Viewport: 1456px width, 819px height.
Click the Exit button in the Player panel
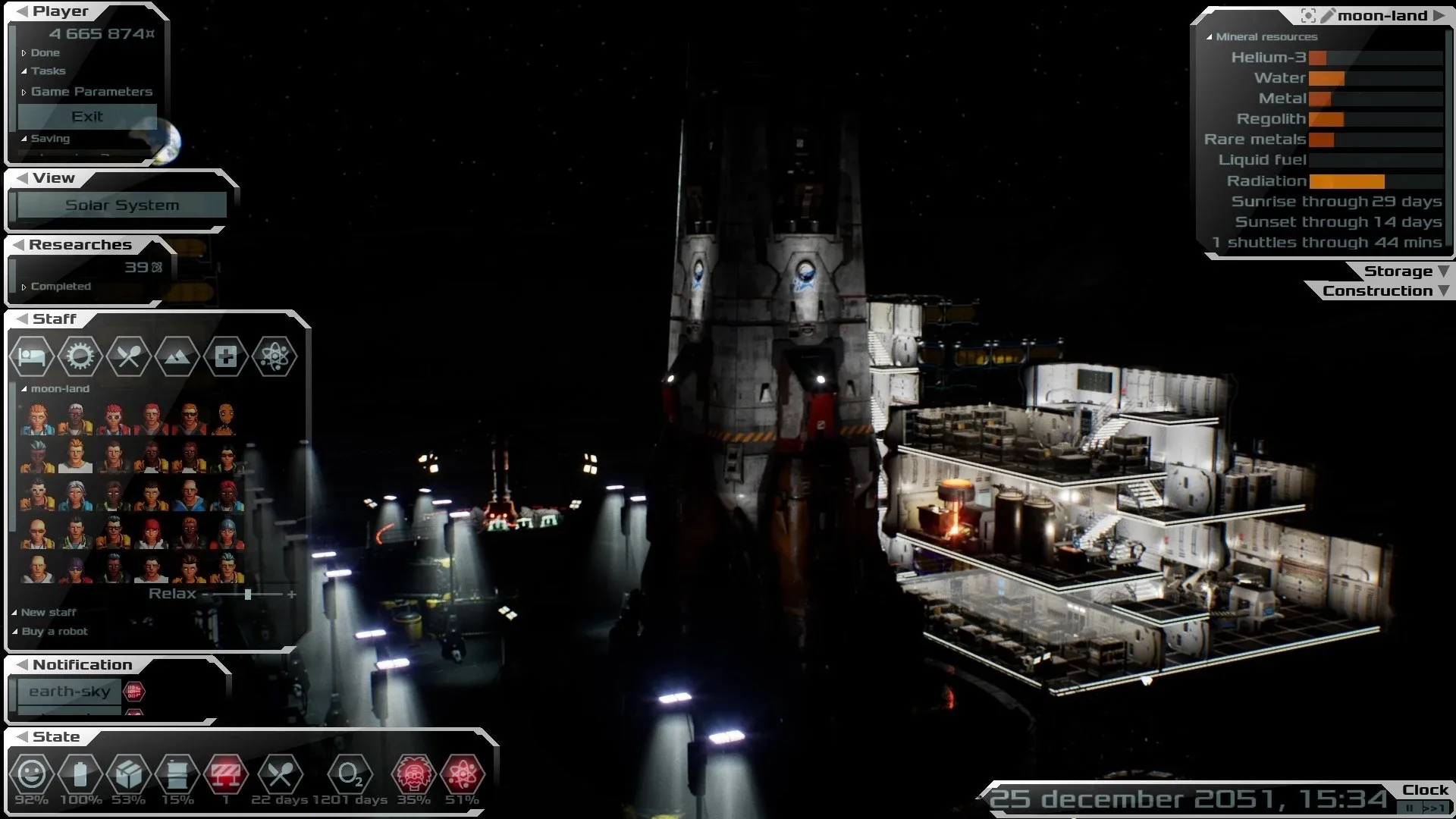click(87, 117)
